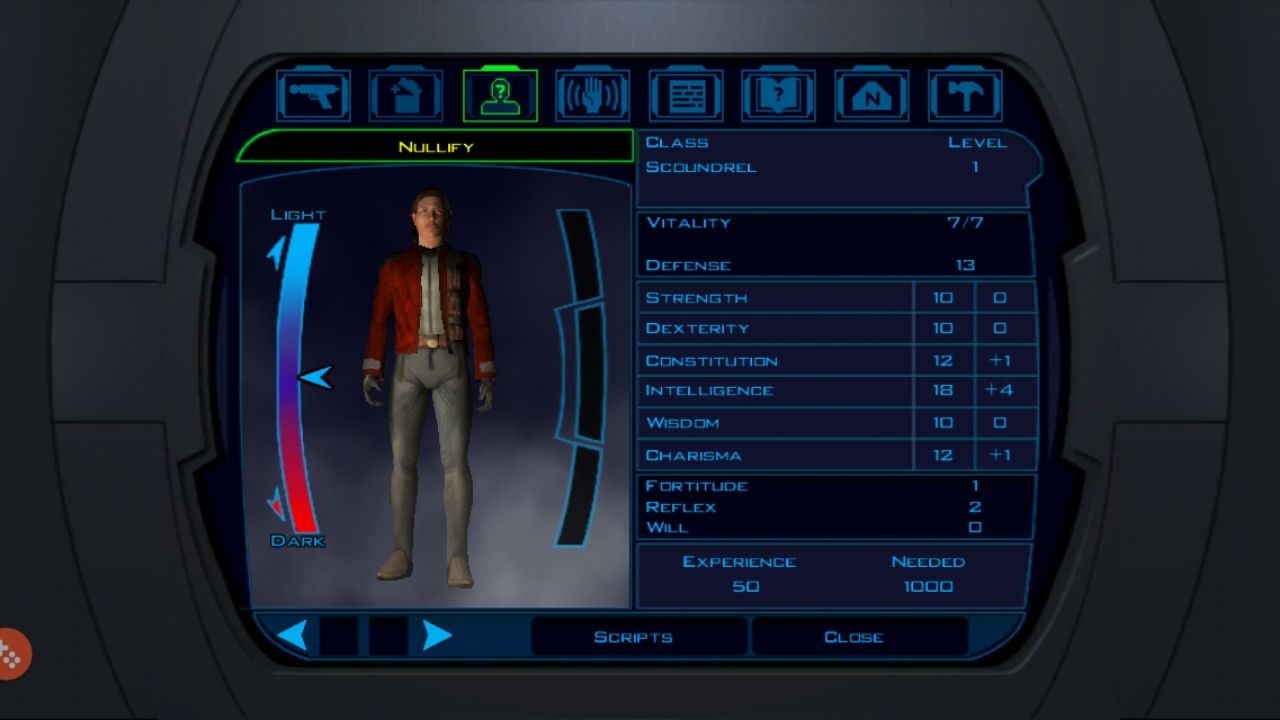
Task: Open the Inventory tab with pack icon
Action: (x=406, y=96)
